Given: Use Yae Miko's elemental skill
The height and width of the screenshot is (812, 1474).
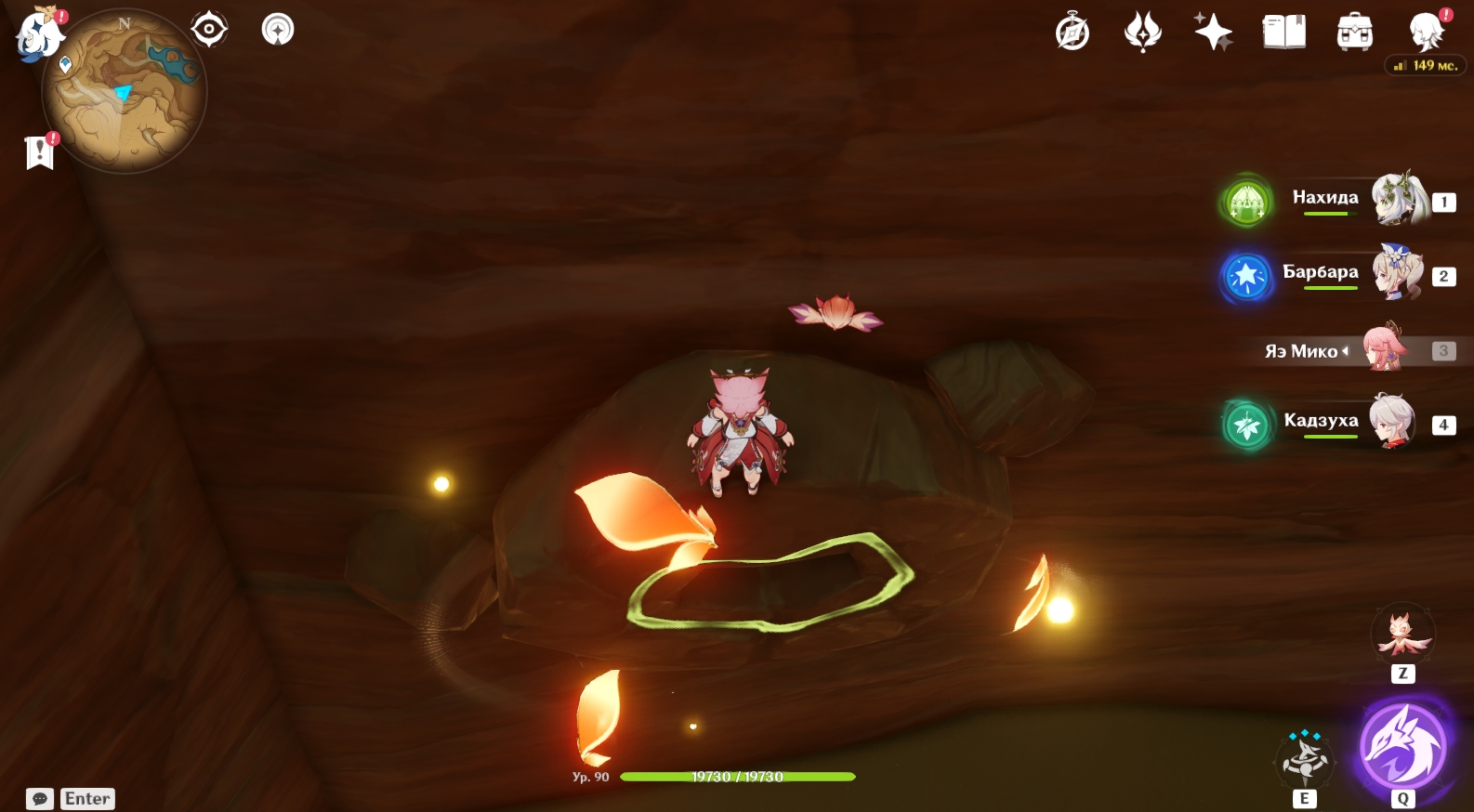Looking at the screenshot, I should tap(1305, 758).
